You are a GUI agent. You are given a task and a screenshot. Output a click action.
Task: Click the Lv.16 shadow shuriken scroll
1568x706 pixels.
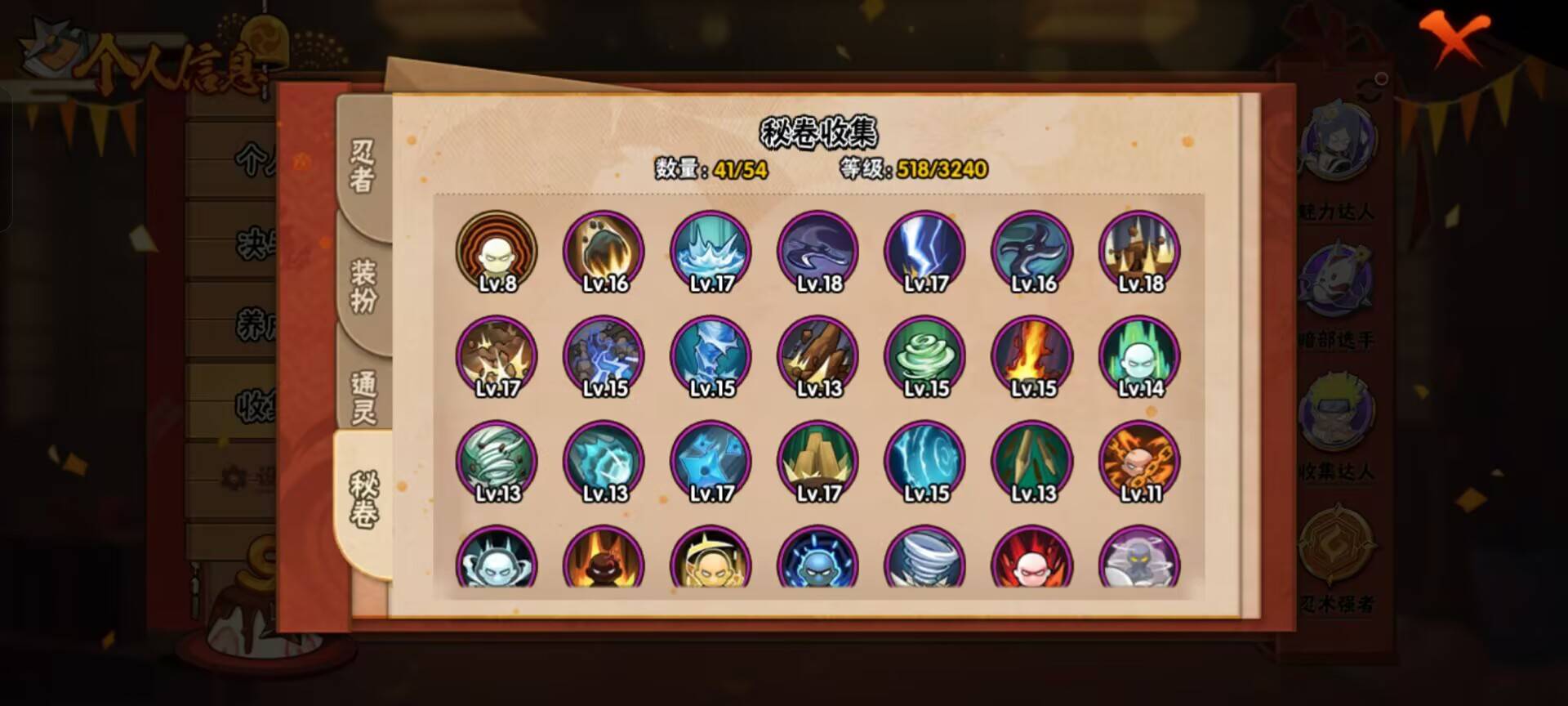1031,253
